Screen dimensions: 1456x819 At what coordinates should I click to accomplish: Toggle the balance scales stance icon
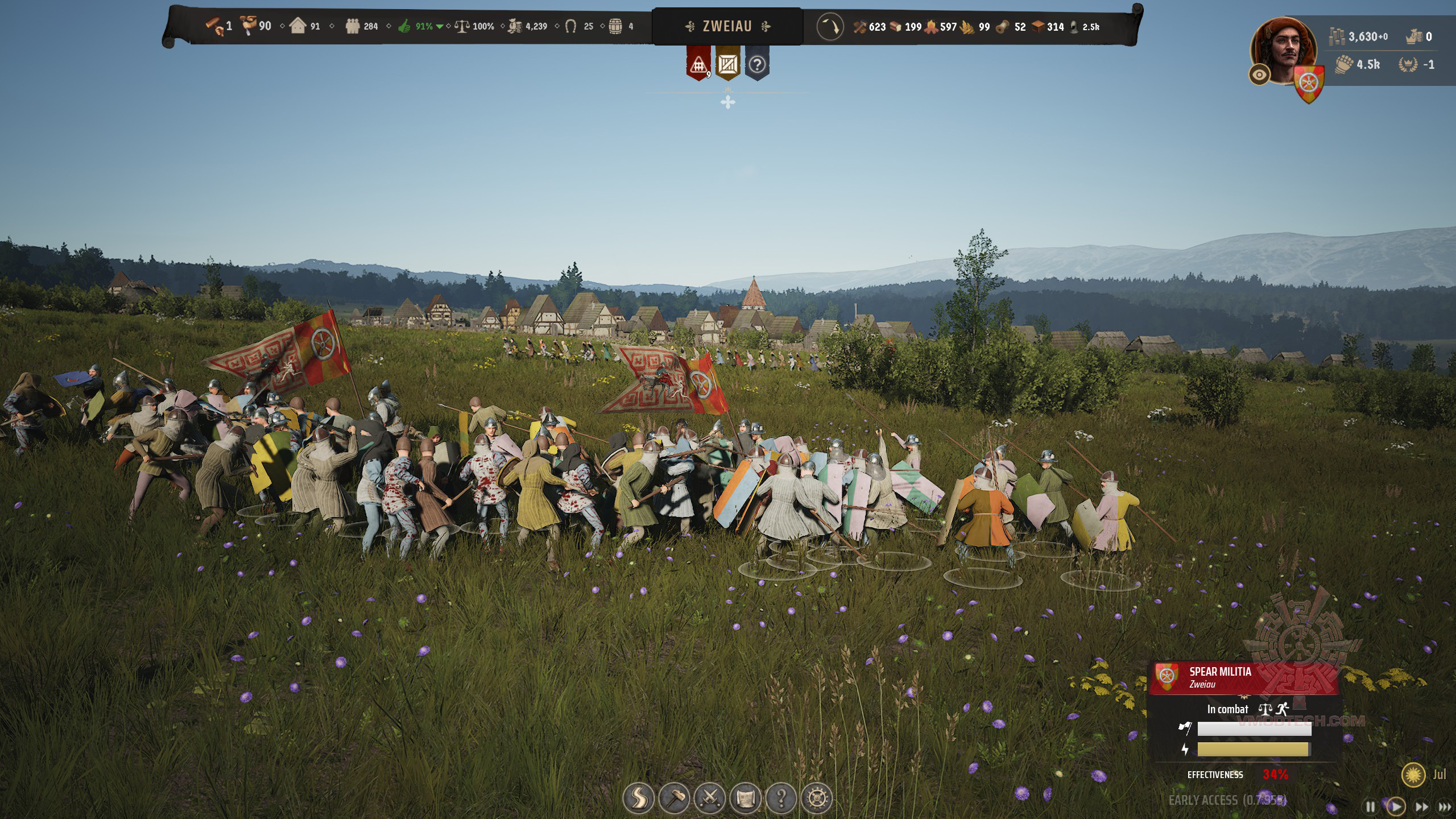click(x=1265, y=709)
